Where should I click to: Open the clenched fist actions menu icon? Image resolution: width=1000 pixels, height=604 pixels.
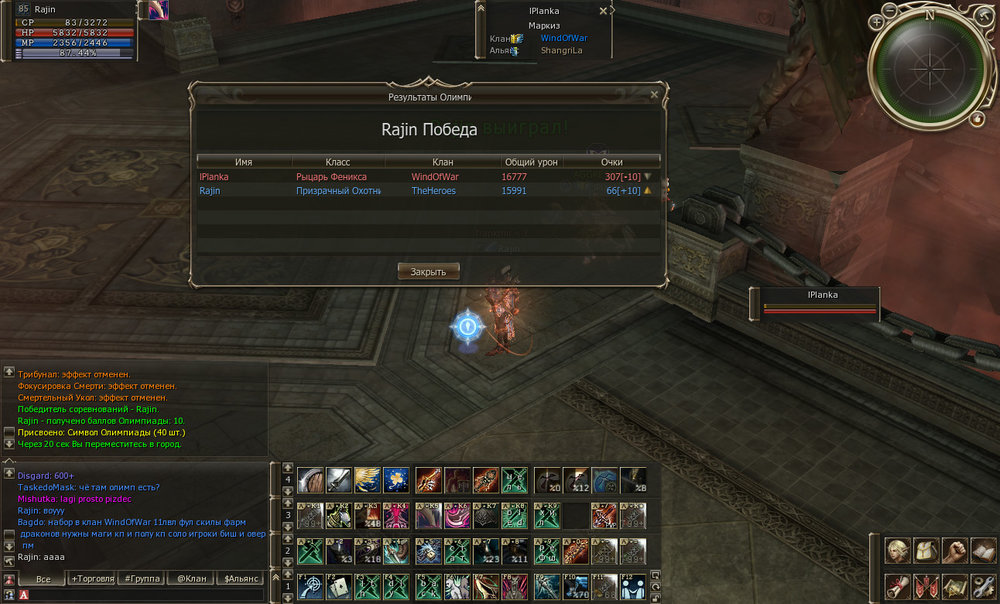tap(955, 551)
